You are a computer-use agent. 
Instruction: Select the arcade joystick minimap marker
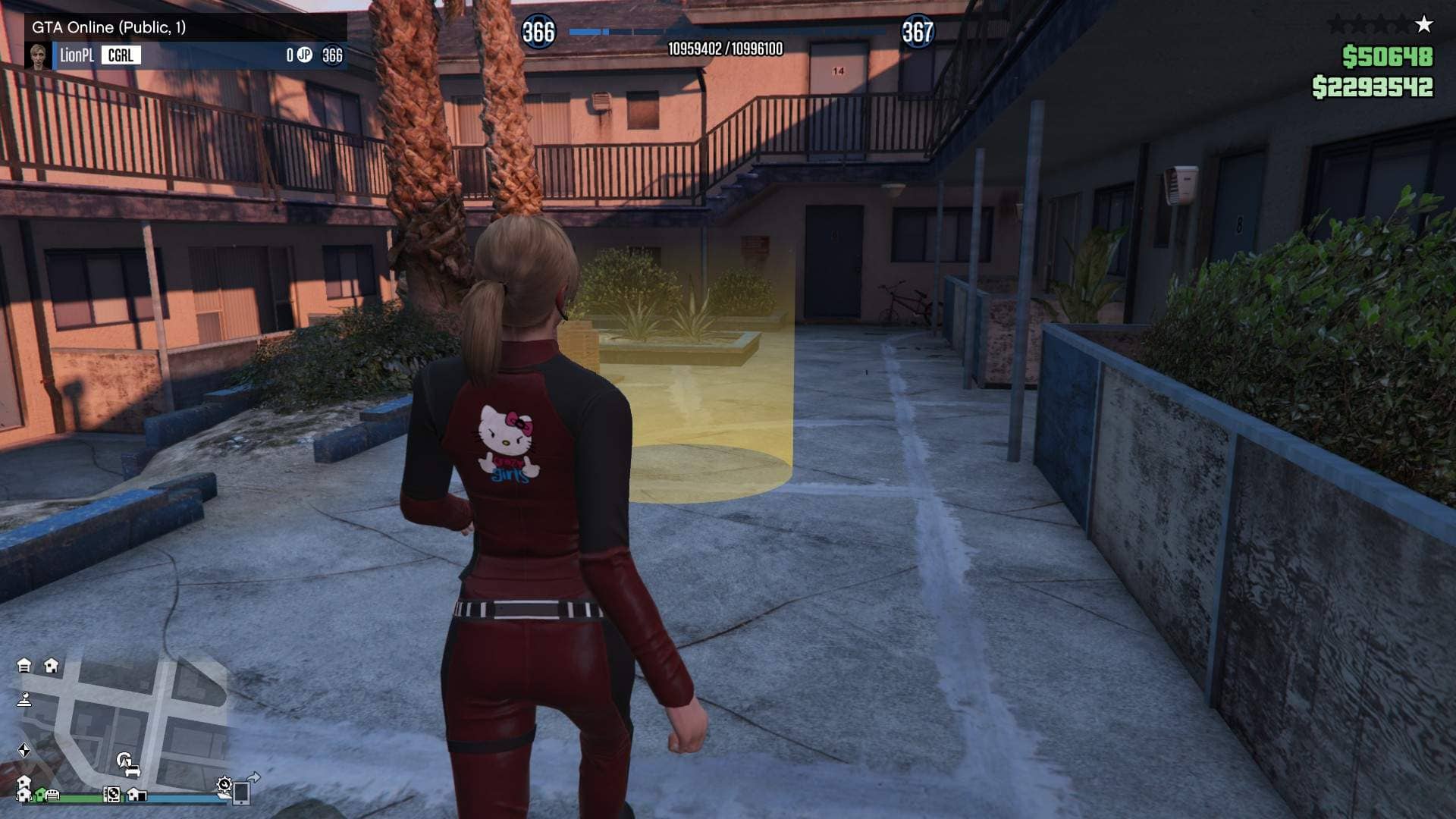pyautogui.click(x=24, y=699)
